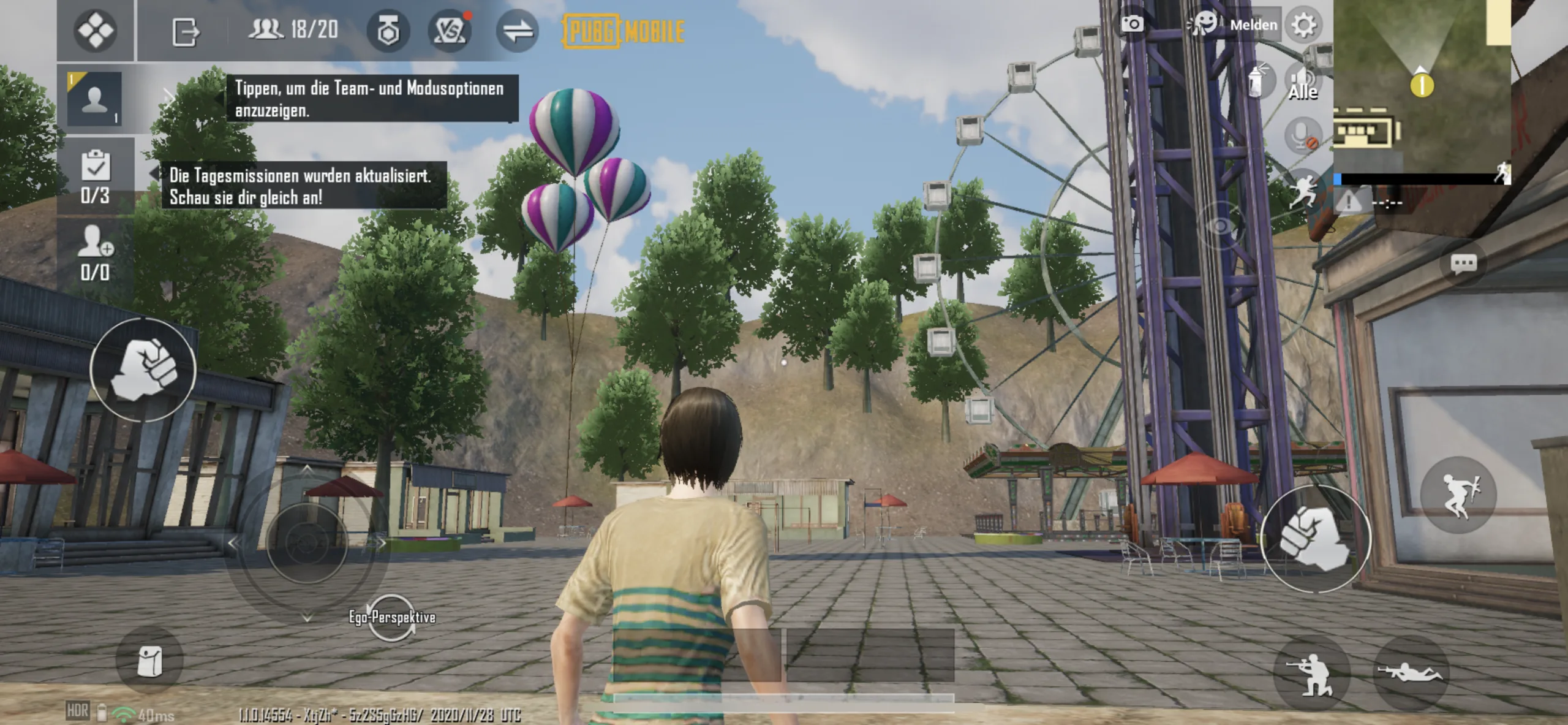Image resolution: width=1568 pixels, height=725 pixels.
Task: Open the emote smiley menu
Action: [1203, 25]
